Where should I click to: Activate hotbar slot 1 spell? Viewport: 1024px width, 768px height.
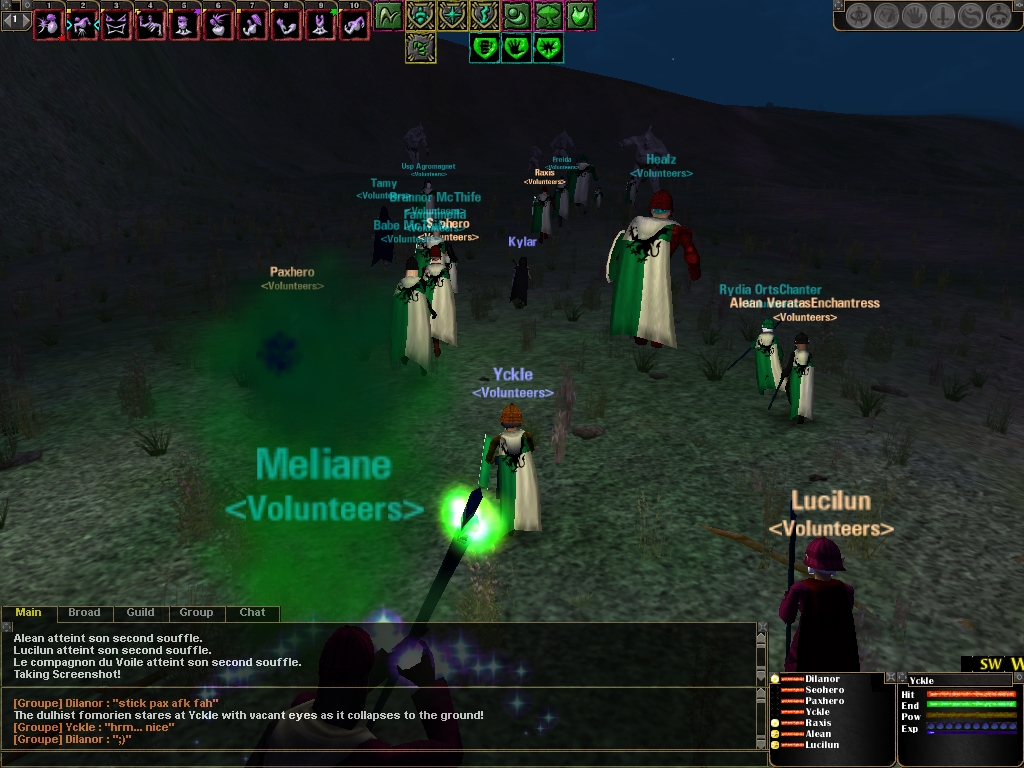(x=48, y=25)
